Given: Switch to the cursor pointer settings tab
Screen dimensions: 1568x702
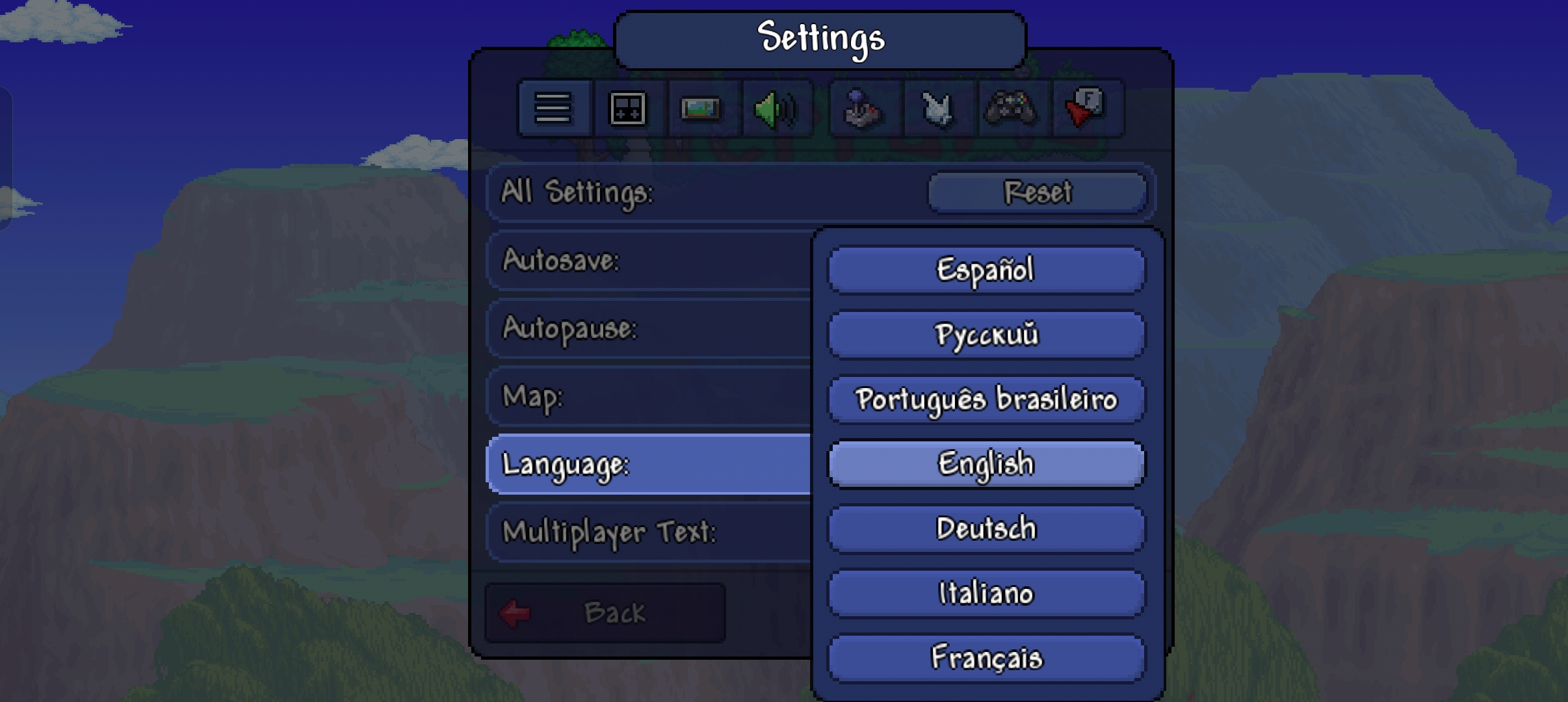Looking at the screenshot, I should [x=937, y=109].
